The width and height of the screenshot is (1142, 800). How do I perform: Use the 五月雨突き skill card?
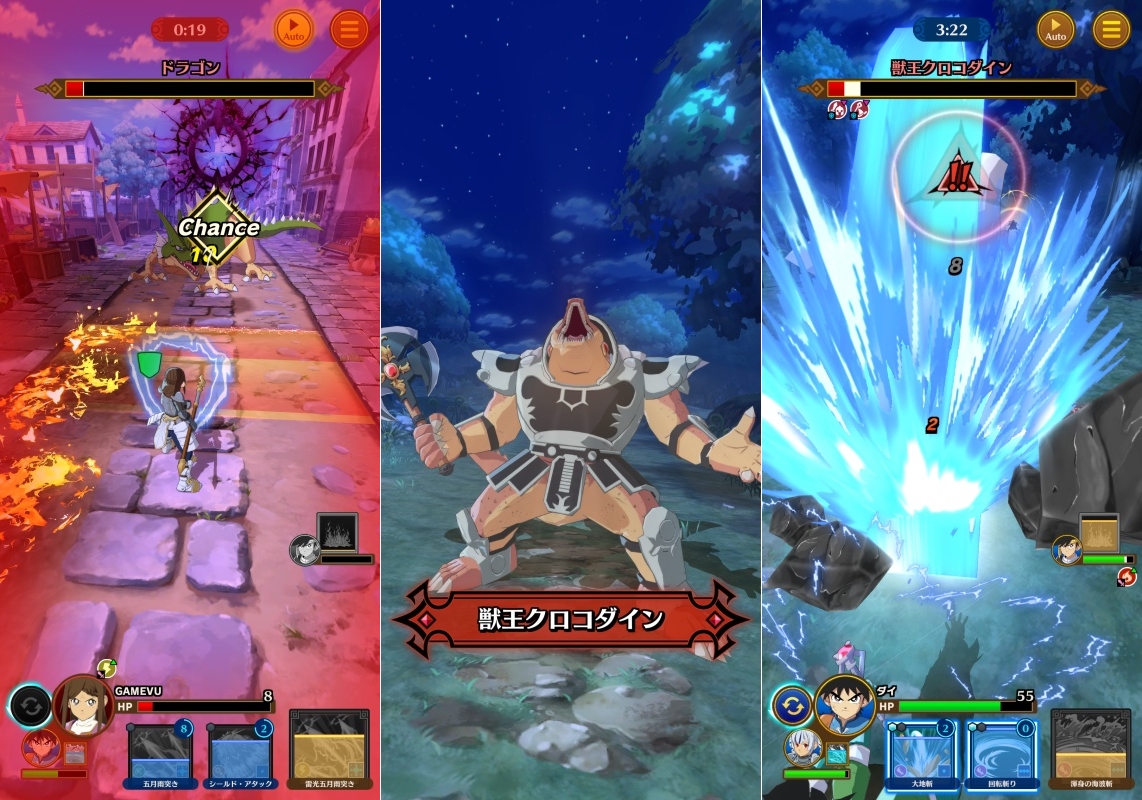point(160,750)
